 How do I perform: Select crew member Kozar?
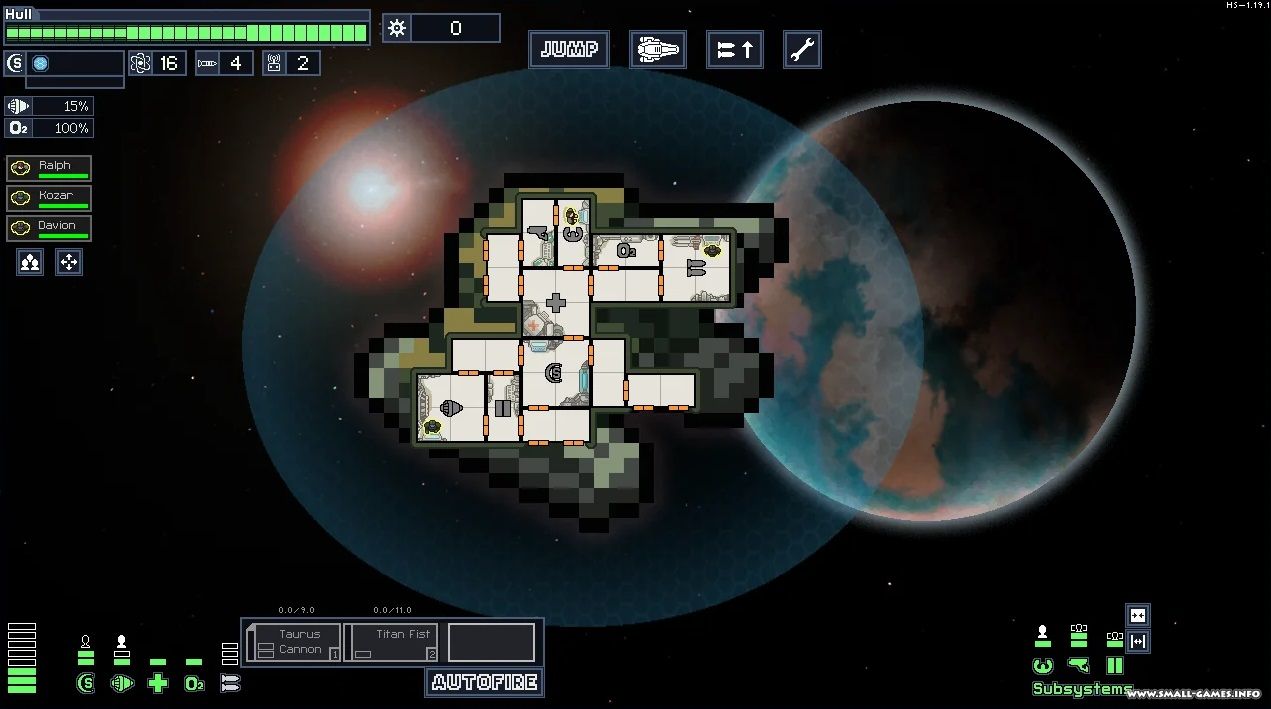49,198
